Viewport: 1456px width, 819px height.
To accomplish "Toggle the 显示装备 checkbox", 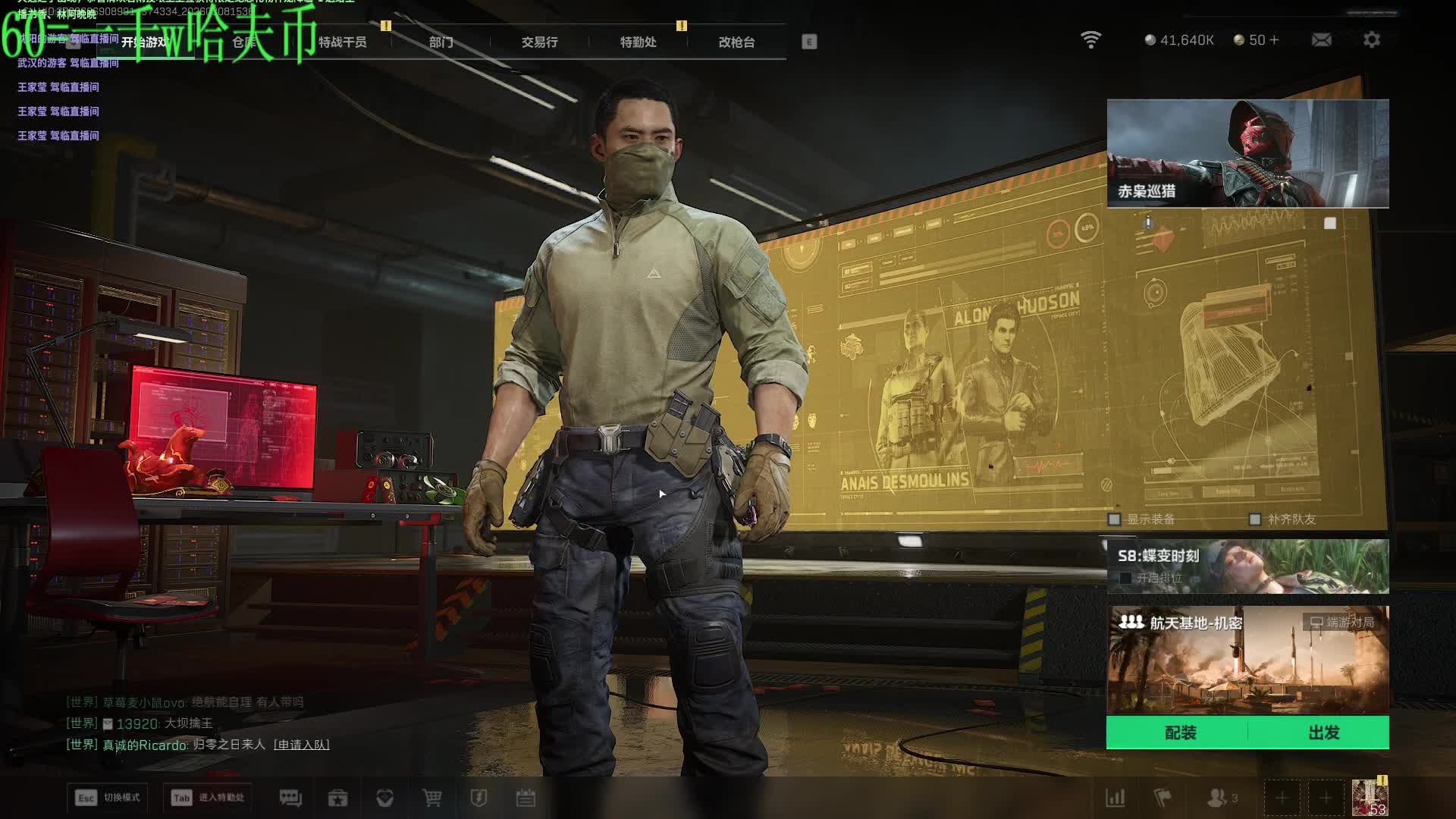I will point(1114,519).
